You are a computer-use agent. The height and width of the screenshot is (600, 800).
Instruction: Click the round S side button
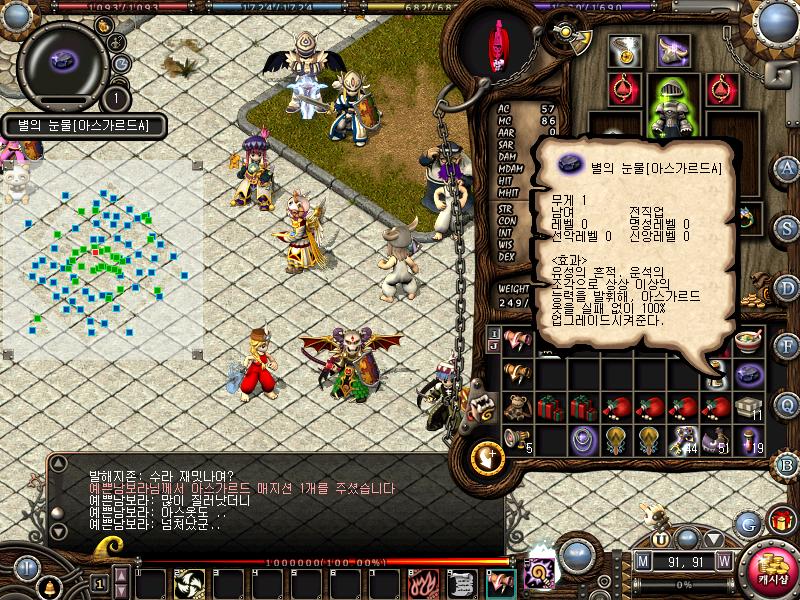787,226
